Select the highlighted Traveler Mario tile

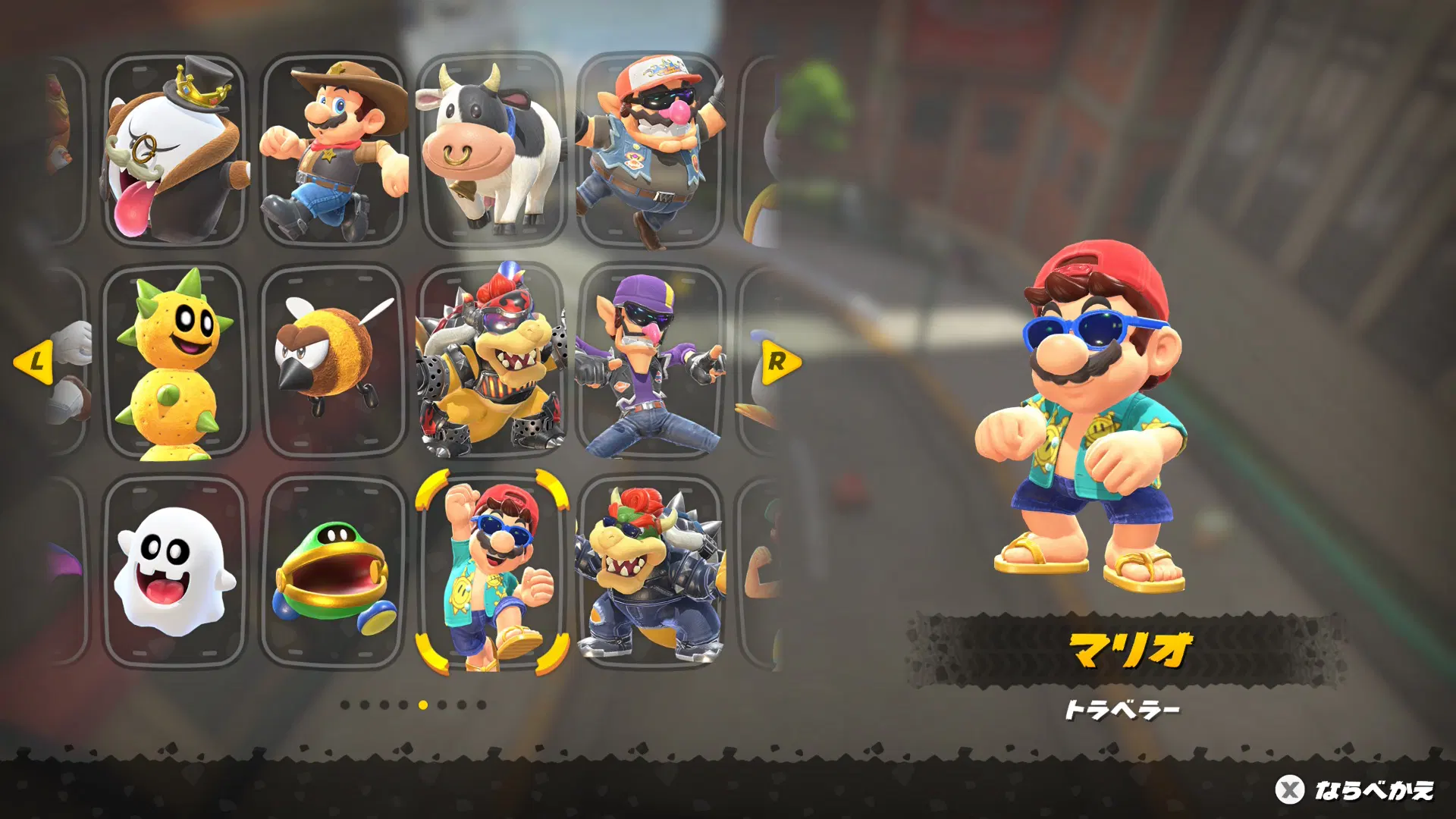(491, 572)
